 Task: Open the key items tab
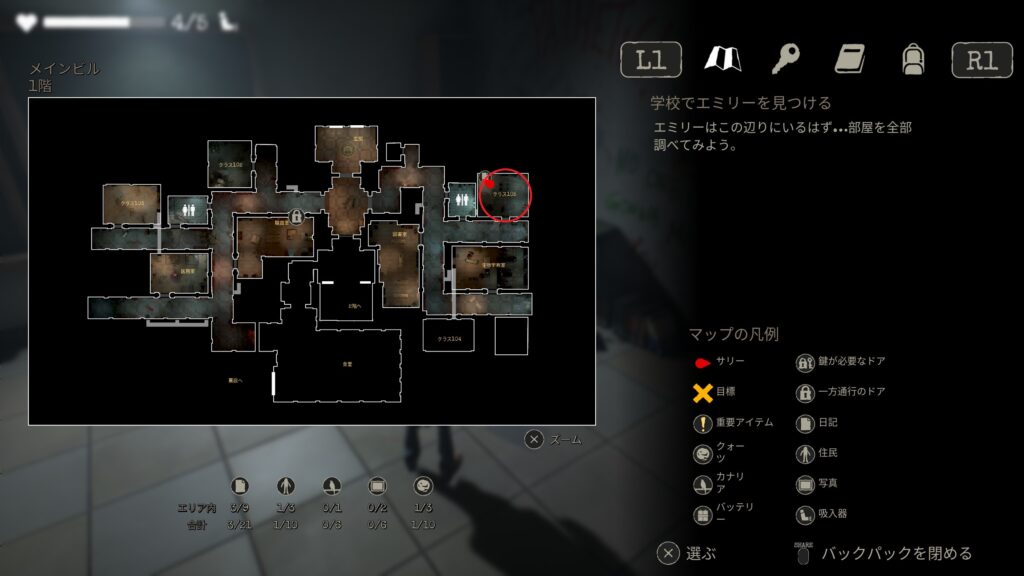(x=785, y=59)
